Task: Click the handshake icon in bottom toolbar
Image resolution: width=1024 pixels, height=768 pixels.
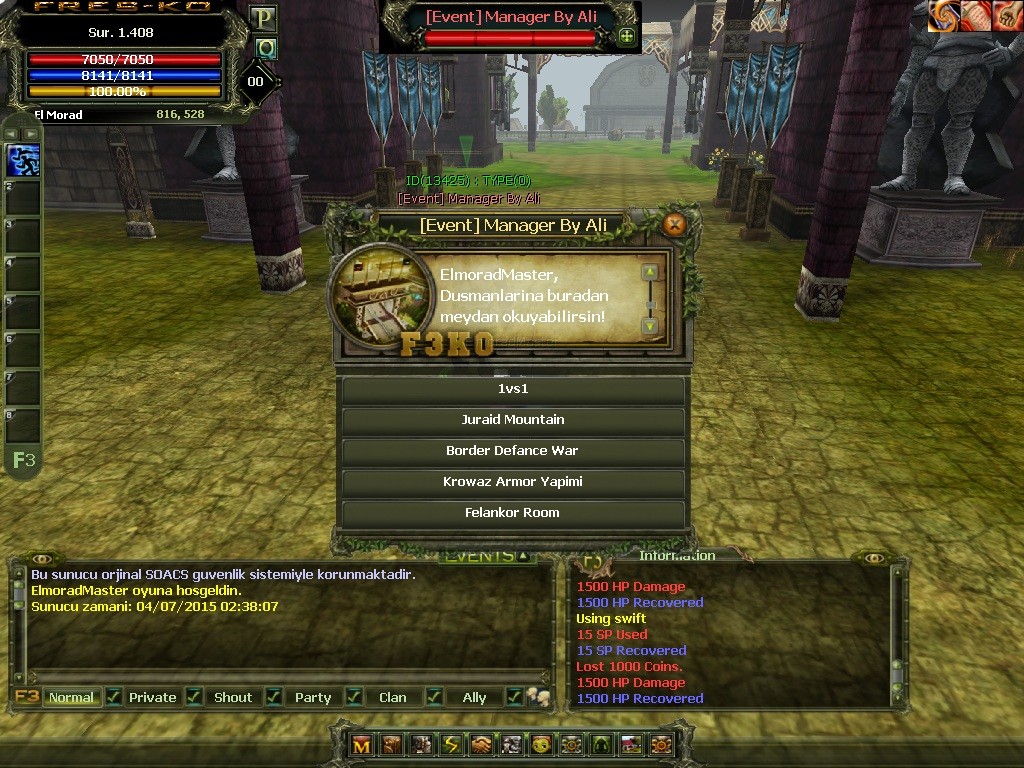Action: pos(482,745)
